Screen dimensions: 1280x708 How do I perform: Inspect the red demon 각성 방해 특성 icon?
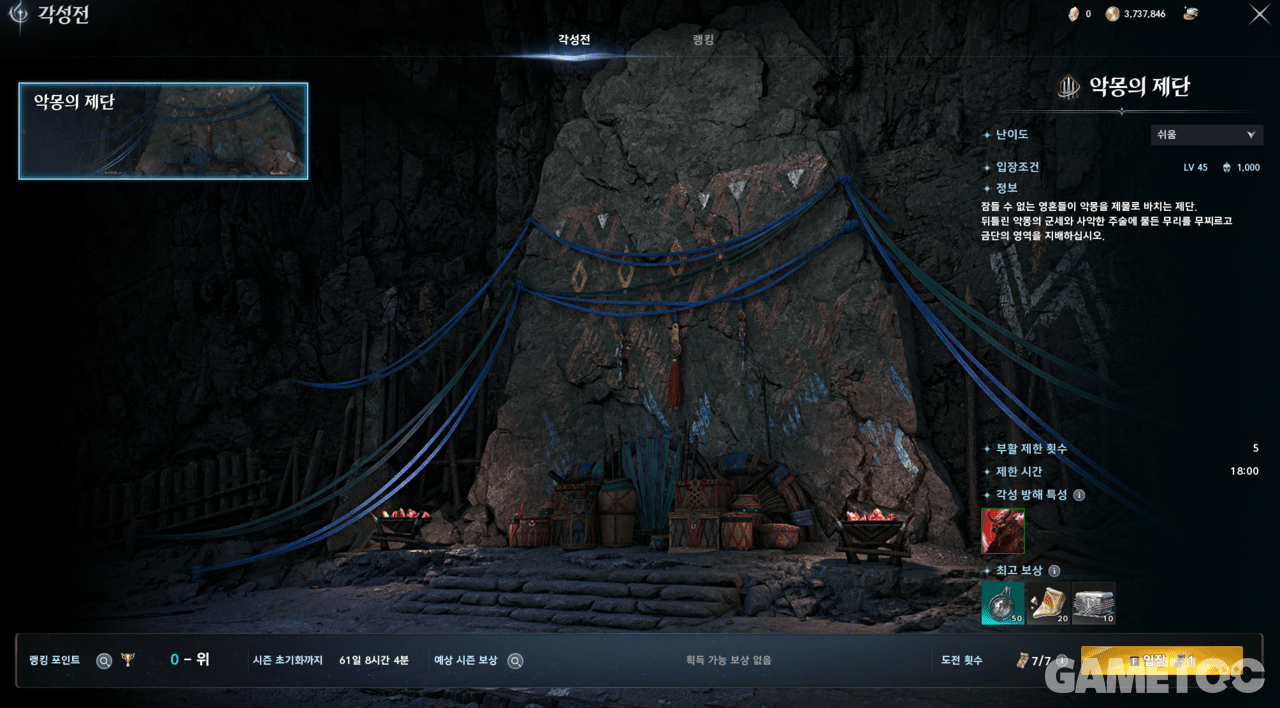[x=1003, y=531]
